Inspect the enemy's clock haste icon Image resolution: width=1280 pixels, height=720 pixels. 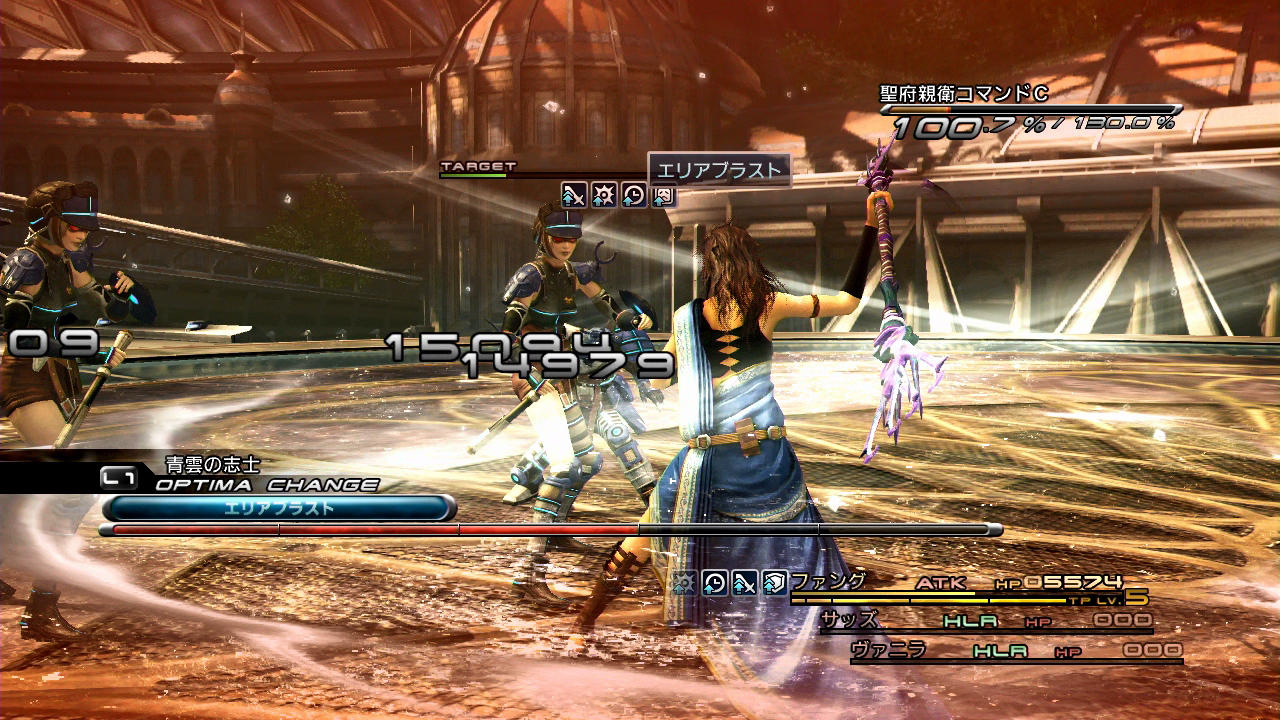pyautogui.click(x=633, y=195)
